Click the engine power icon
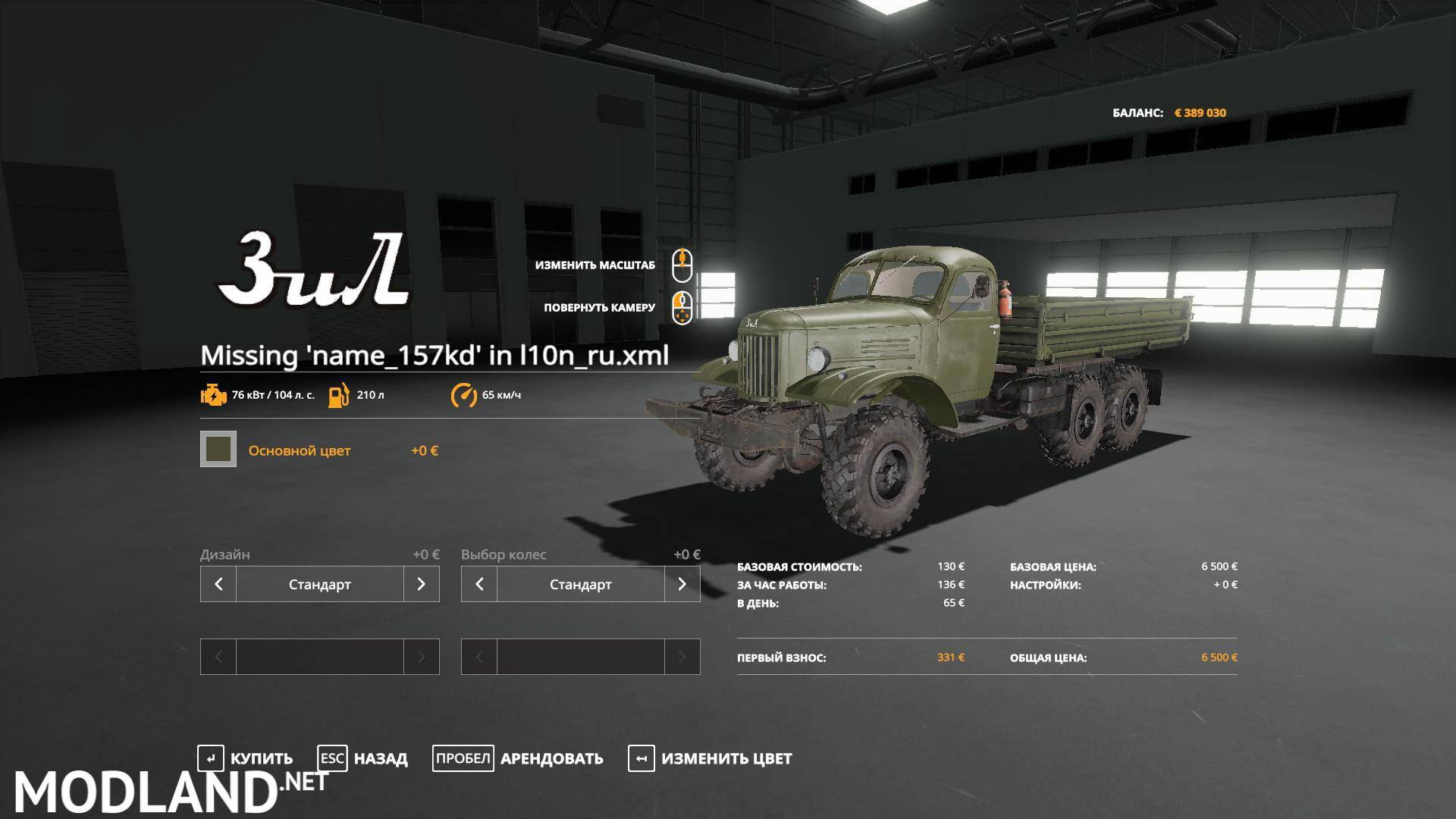Viewport: 1456px width, 819px height. point(213,395)
